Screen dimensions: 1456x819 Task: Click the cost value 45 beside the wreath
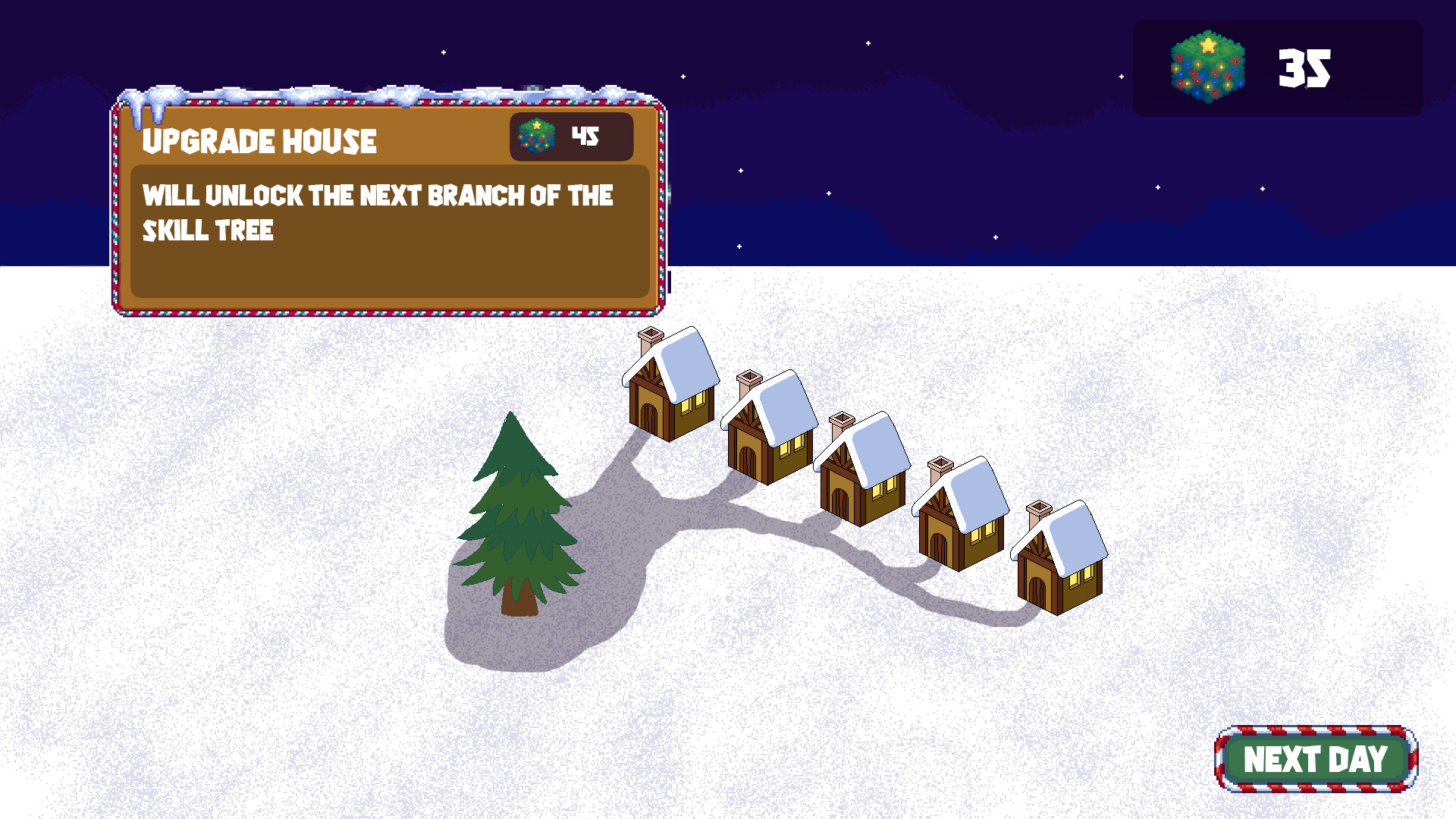[584, 135]
